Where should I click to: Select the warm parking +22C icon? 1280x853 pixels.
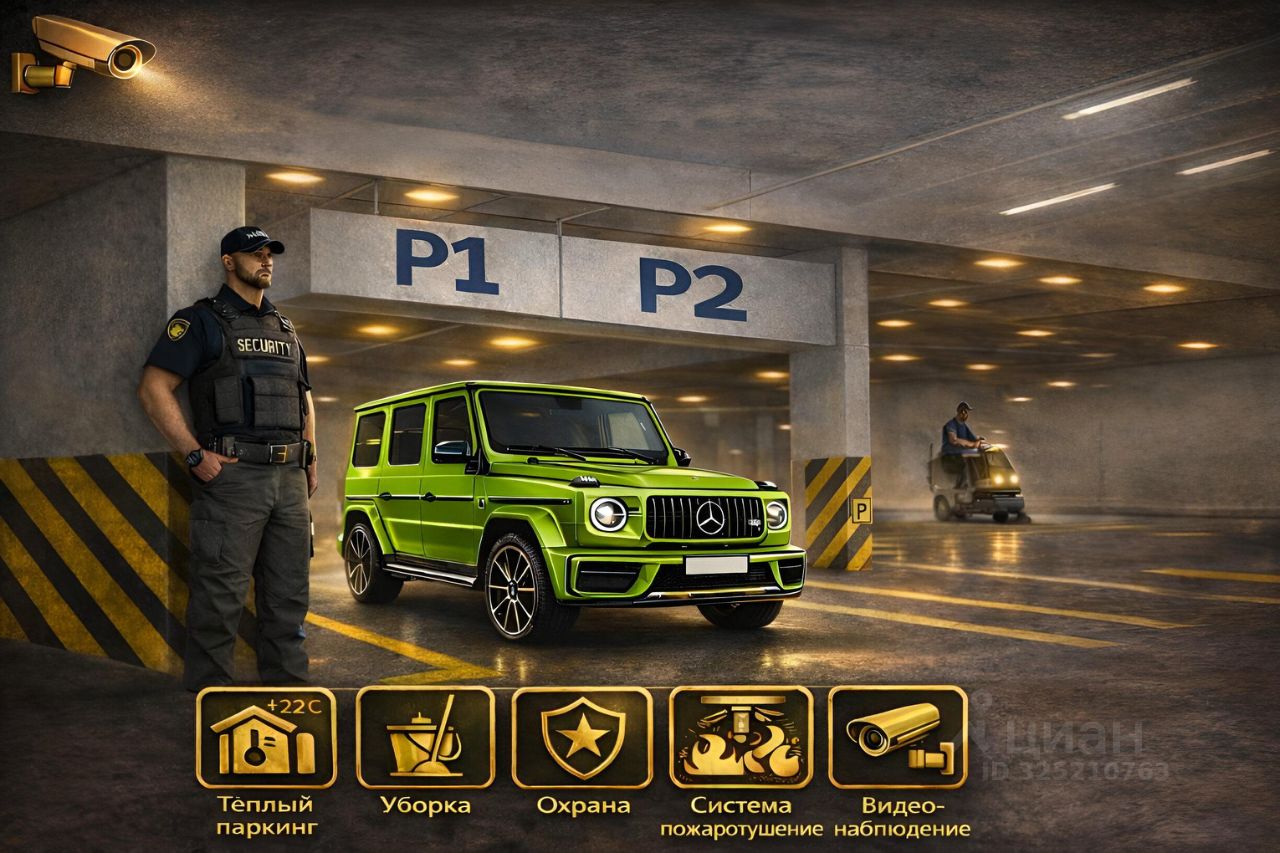[x=266, y=737]
